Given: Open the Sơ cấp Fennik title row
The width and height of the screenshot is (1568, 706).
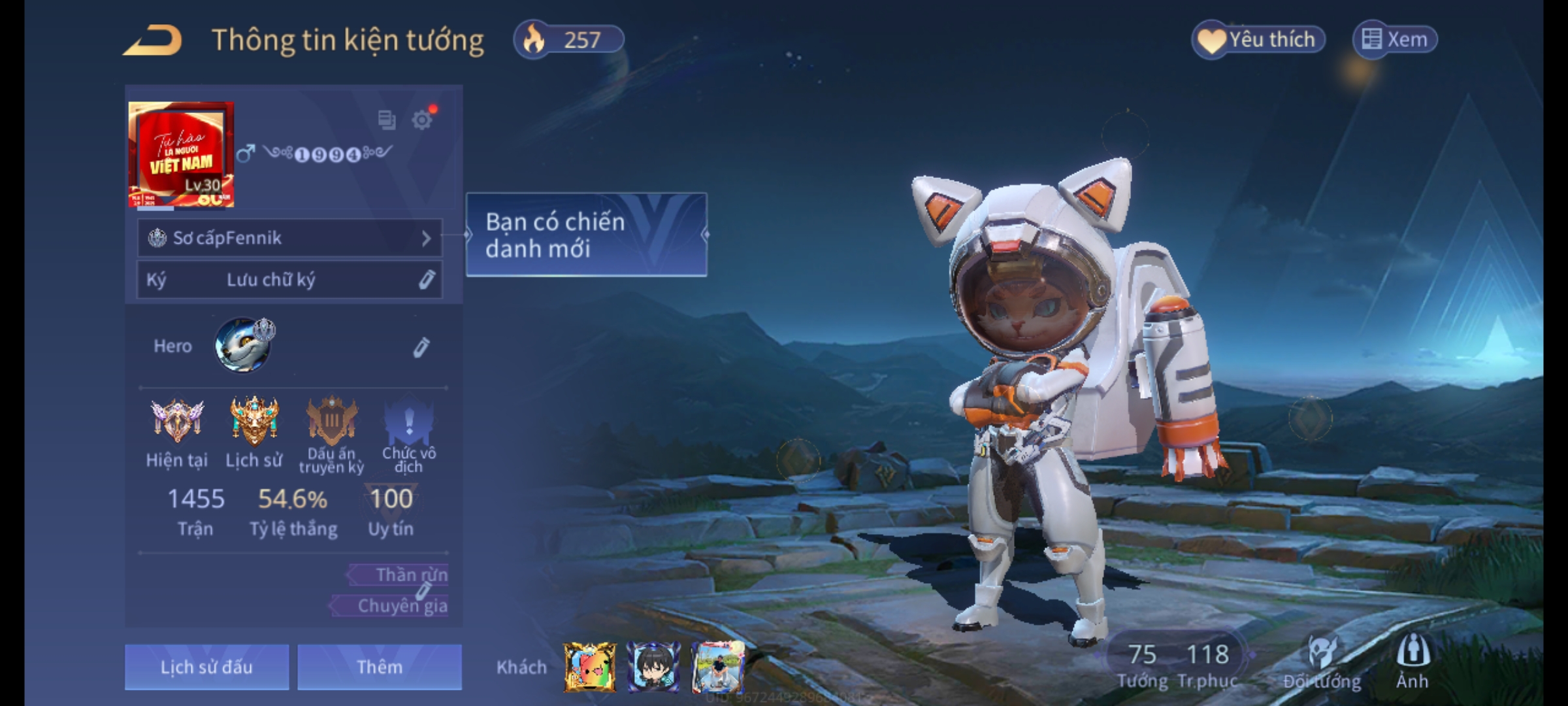Looking at the screenshot, I should [x=289, y=238].
